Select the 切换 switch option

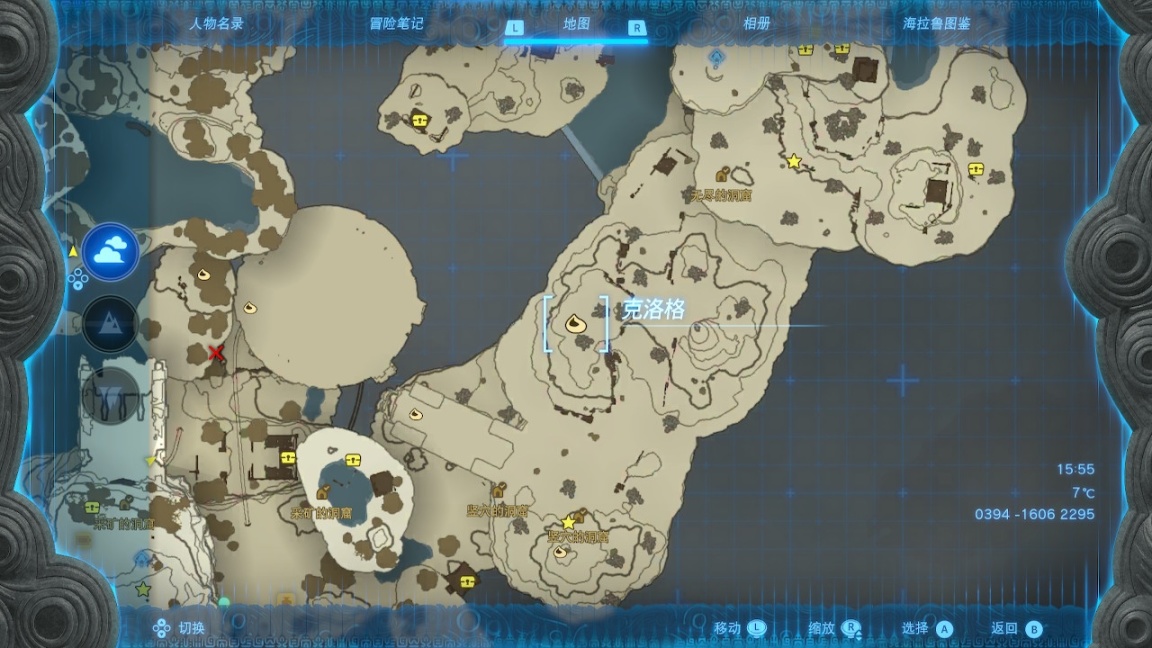(180, 628)
